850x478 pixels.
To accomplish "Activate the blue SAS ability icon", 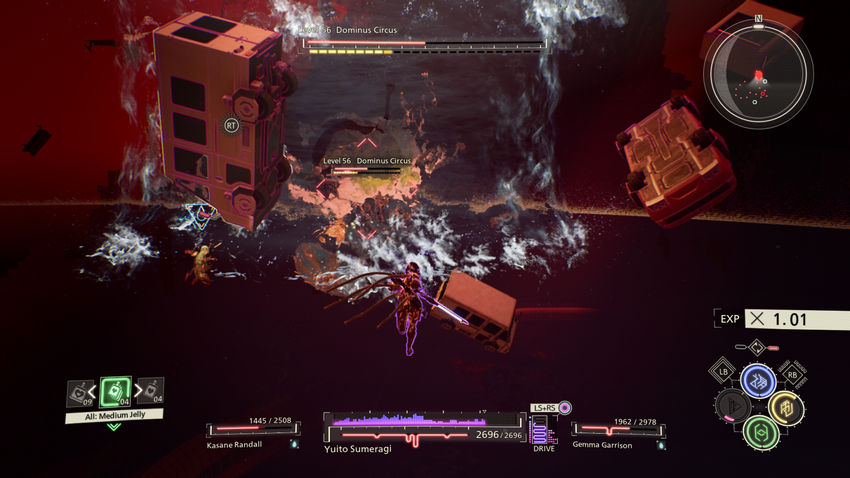I will point(758,380).
